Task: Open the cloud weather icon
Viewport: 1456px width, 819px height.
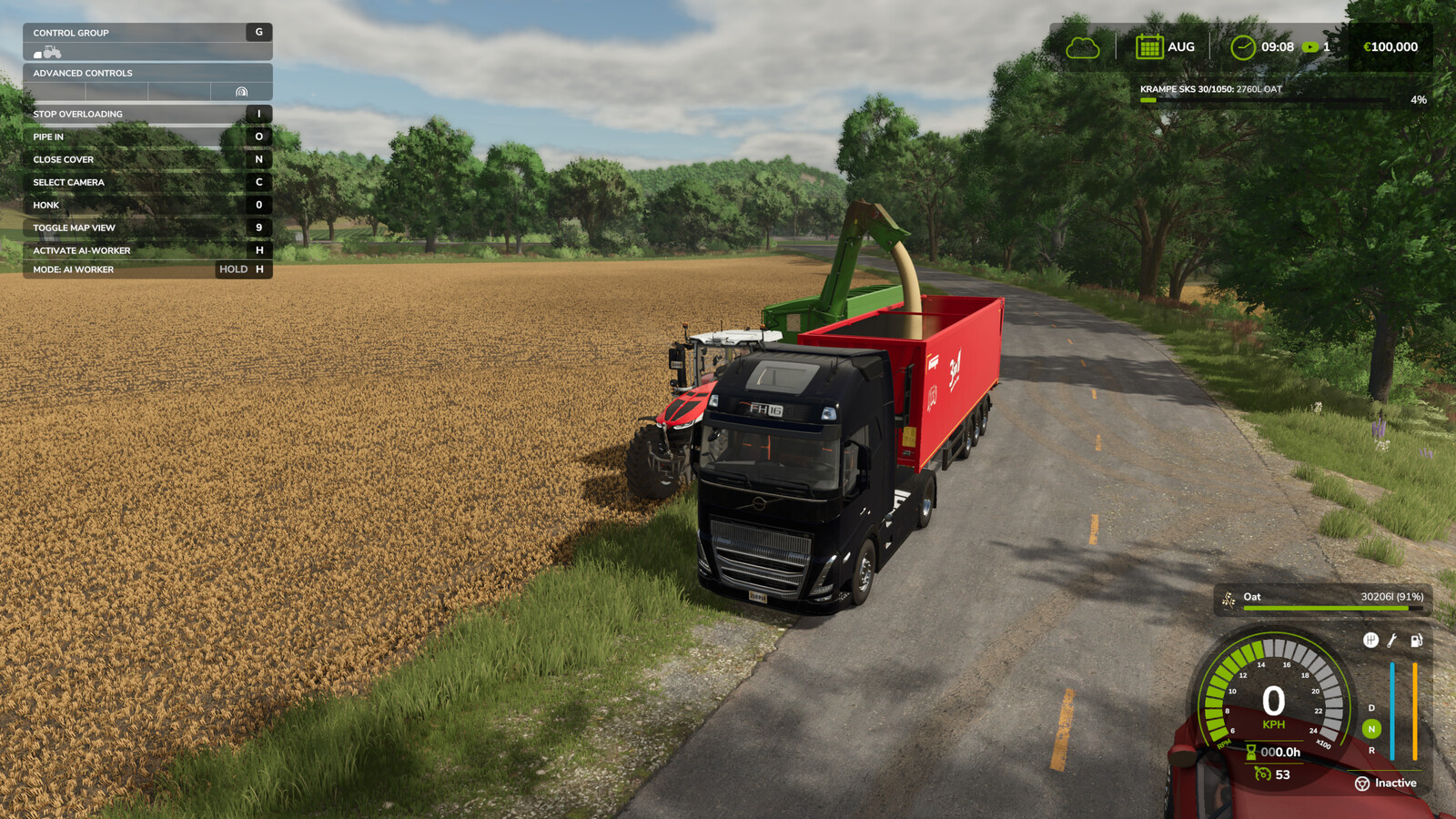Action: pos(1083,47)
